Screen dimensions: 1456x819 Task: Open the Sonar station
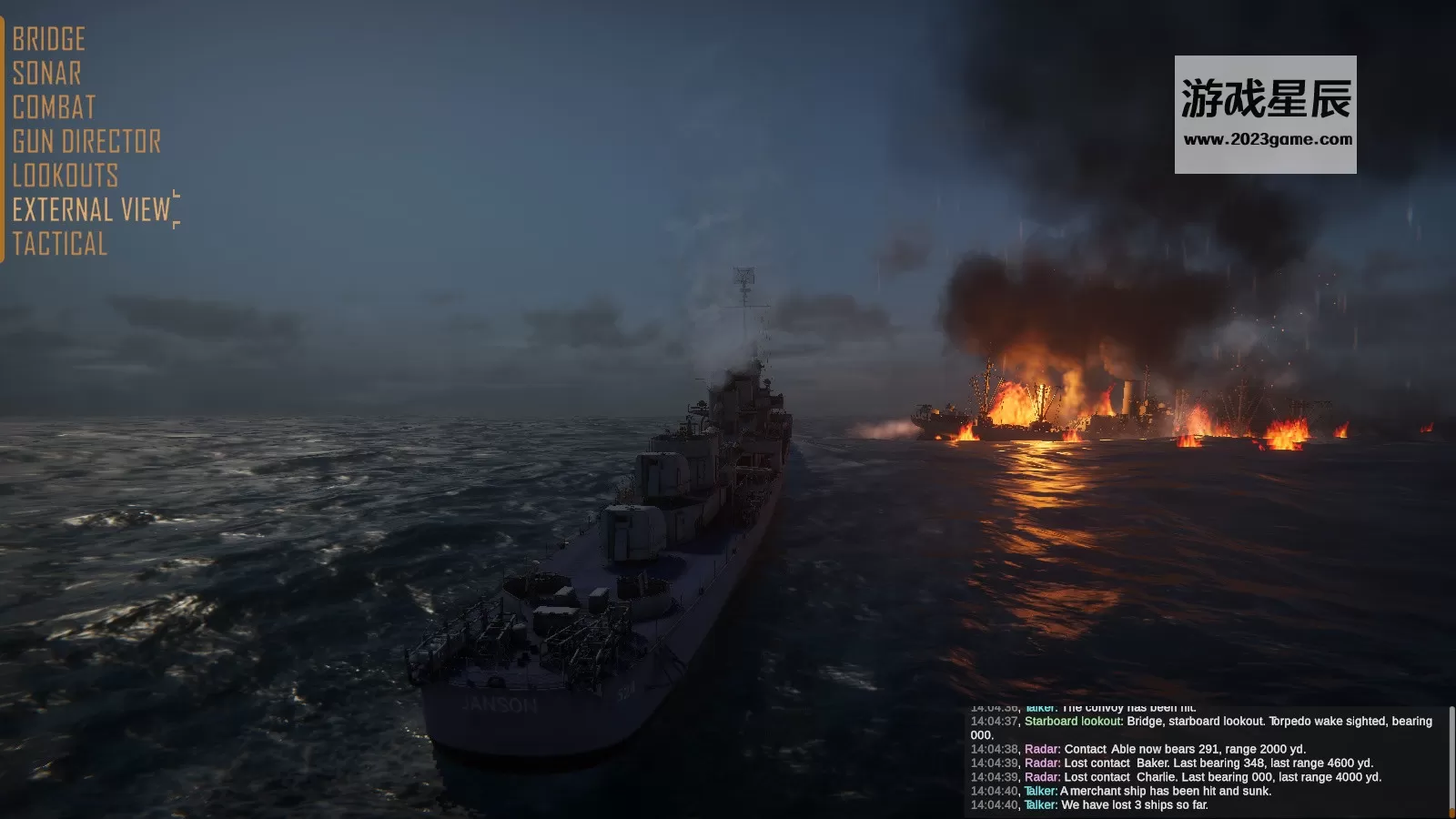point(47,74)
